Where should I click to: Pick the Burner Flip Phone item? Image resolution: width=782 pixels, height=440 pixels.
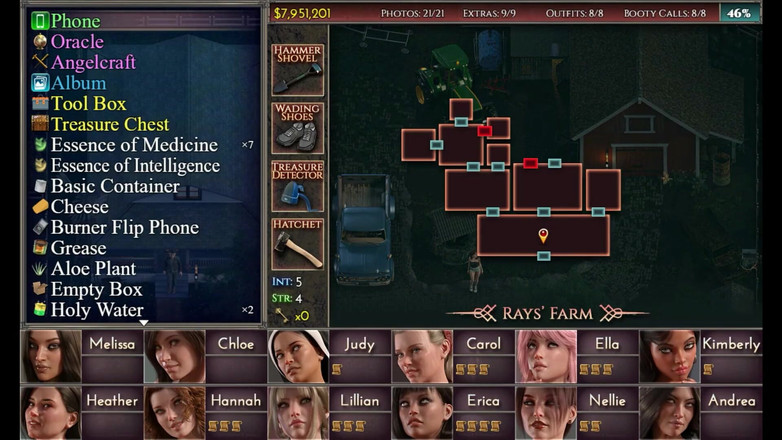coord(124,228)
